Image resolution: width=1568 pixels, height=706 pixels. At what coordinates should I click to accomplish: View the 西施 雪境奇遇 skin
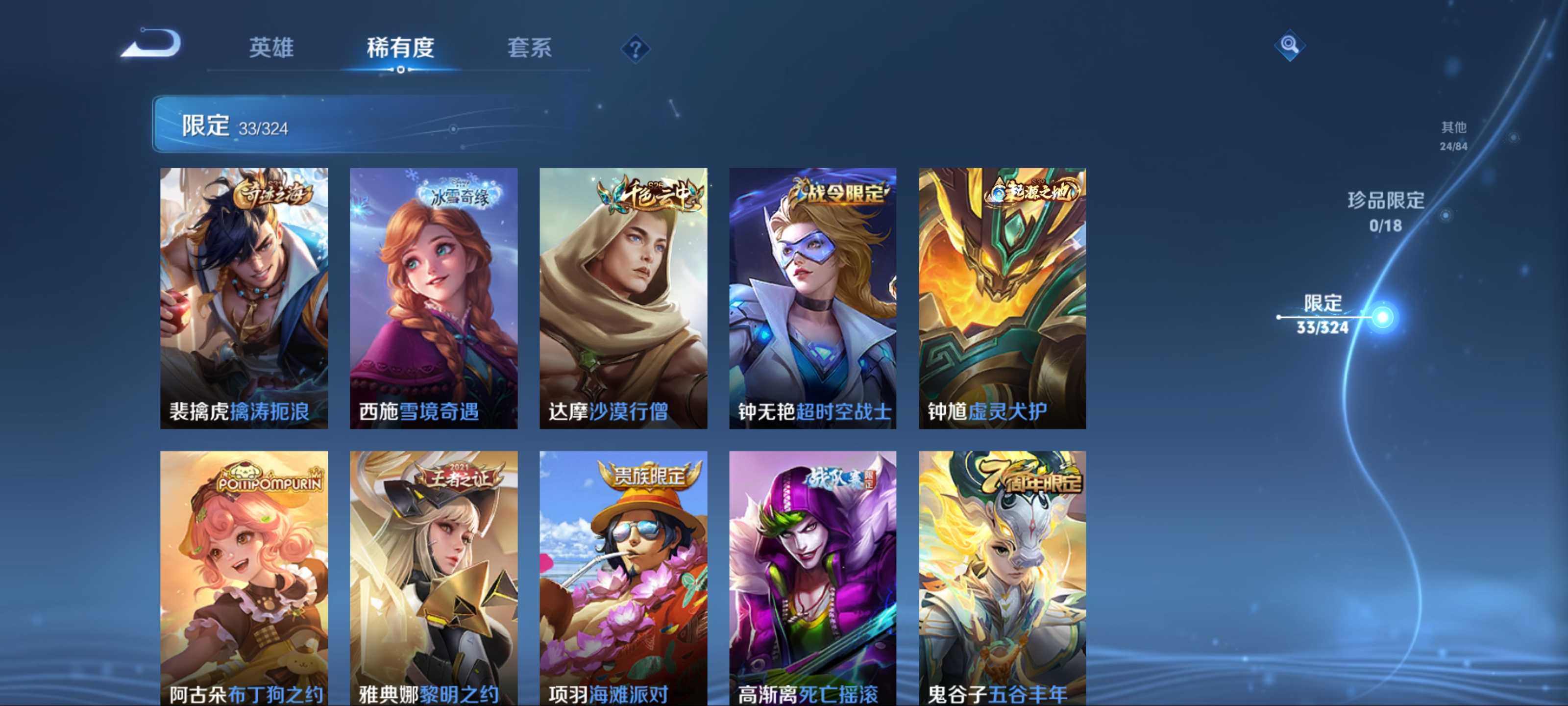point(433,298)
